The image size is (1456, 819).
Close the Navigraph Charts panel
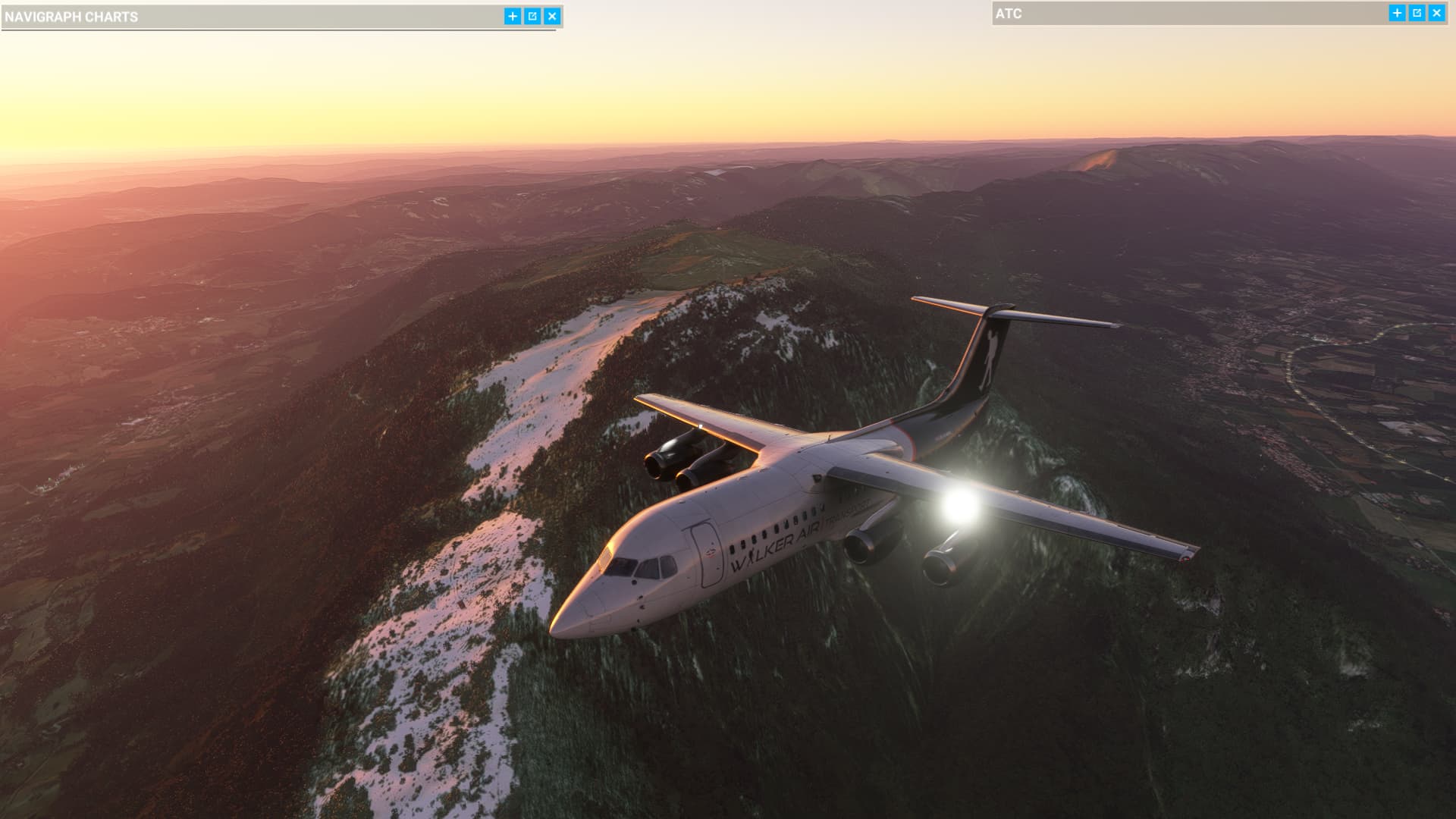point(552,14)
